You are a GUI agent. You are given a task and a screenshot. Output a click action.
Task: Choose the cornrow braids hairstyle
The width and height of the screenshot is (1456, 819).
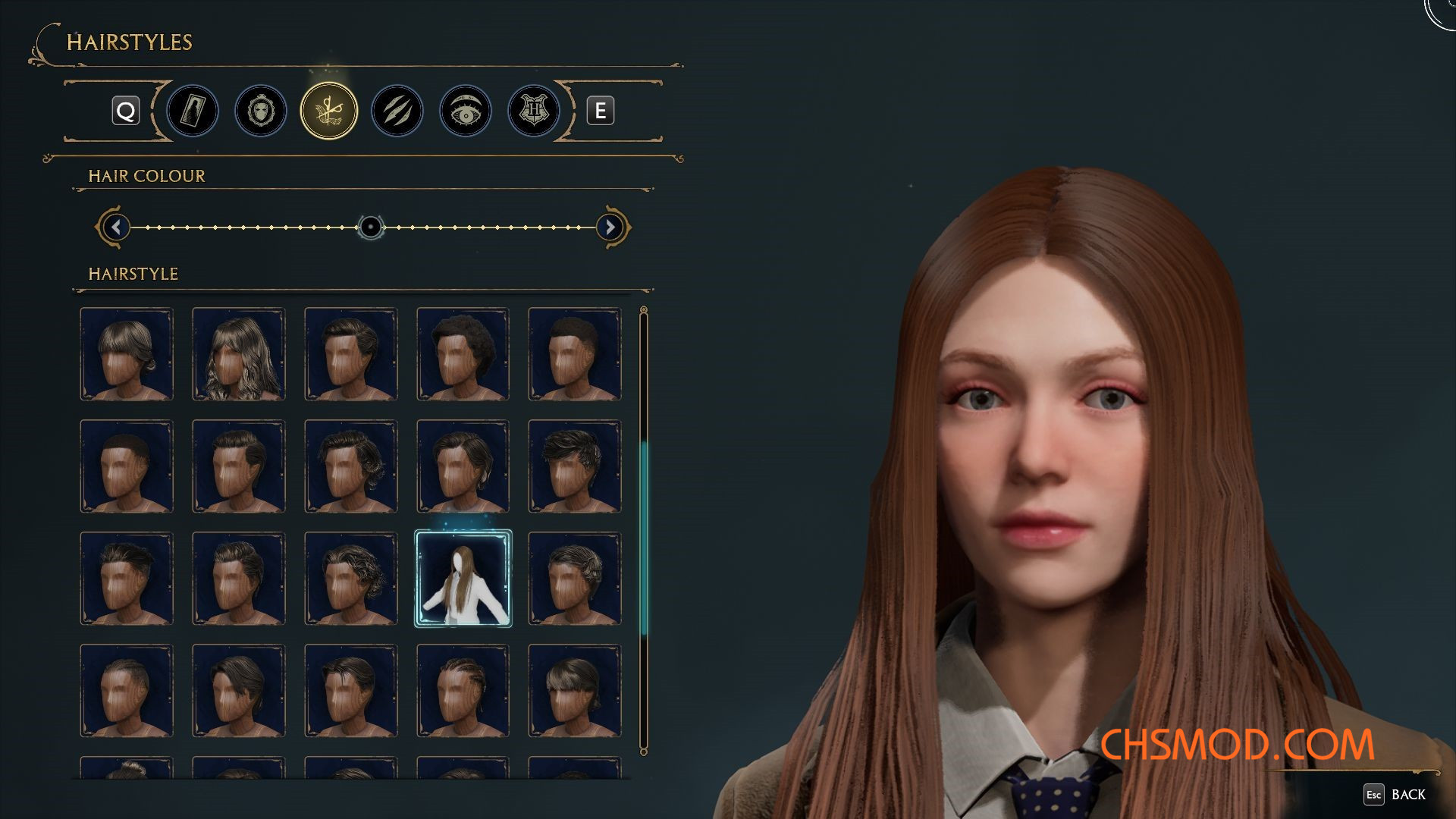463,691
